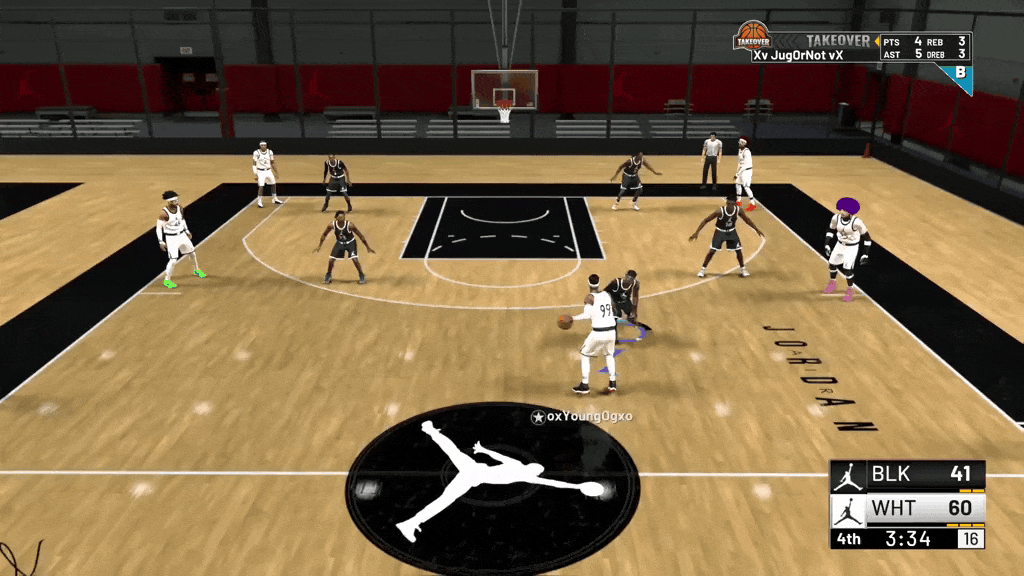Click the Takeover basketball badge icon

[x=752, y=36]
